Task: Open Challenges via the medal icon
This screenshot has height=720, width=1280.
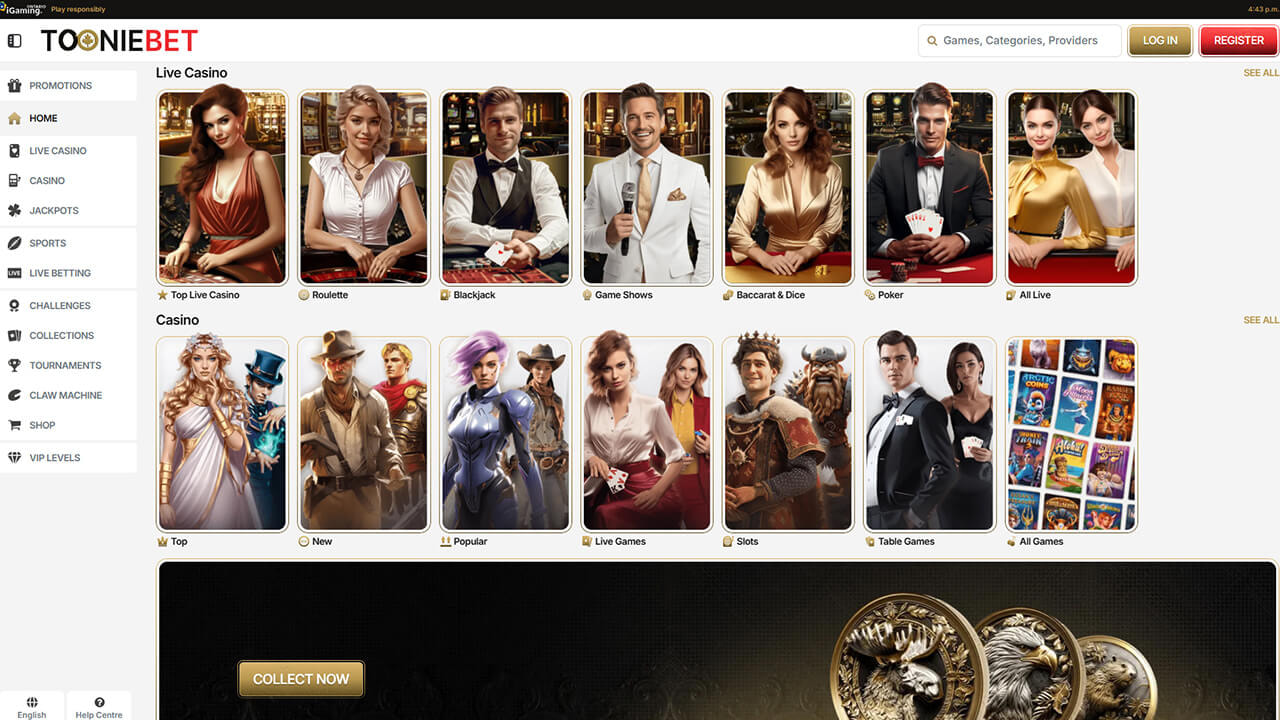Action: (15, 305)
